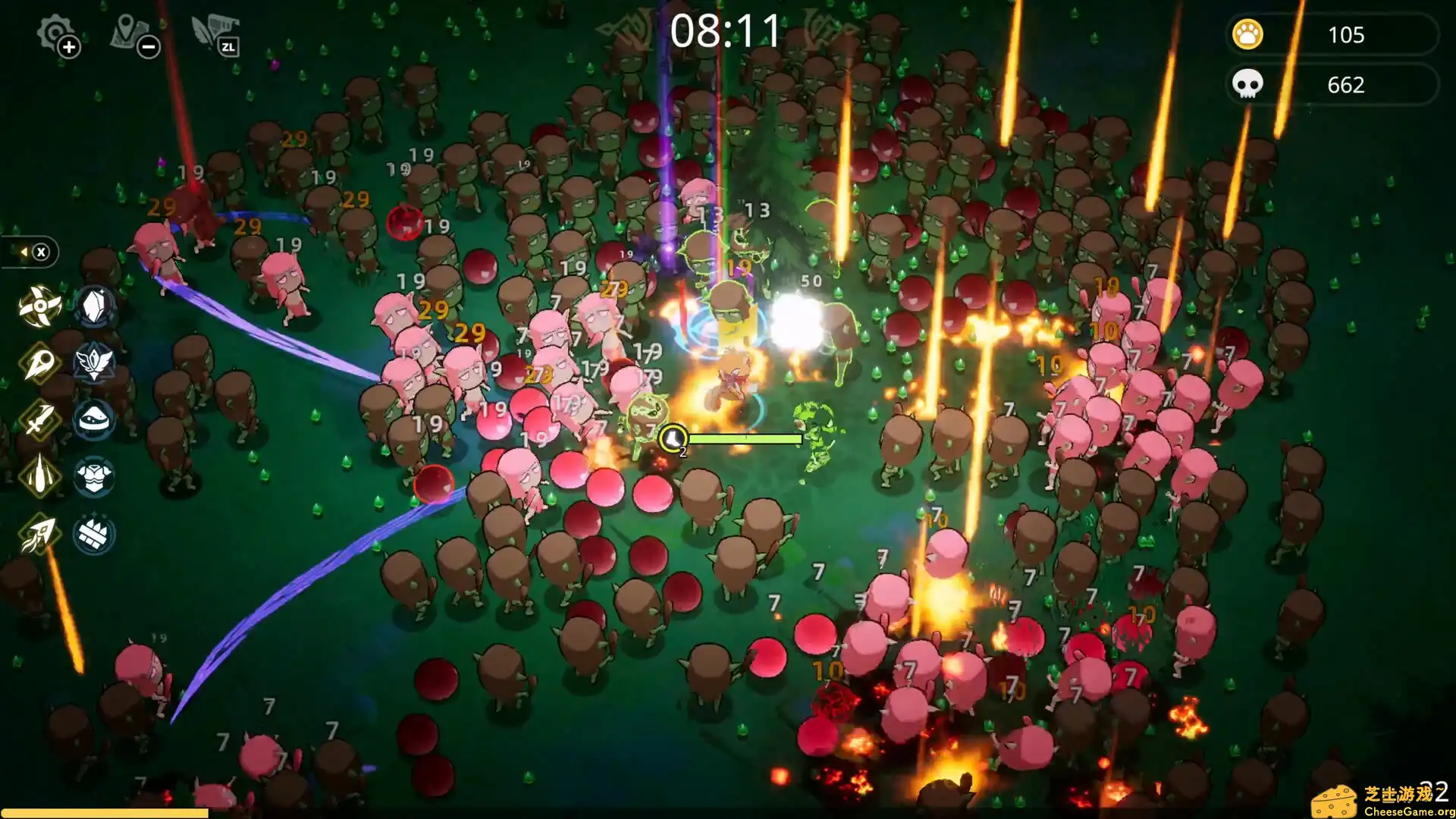Select the chest armor passive icon

pyautogui.click(x=94, y=476)
